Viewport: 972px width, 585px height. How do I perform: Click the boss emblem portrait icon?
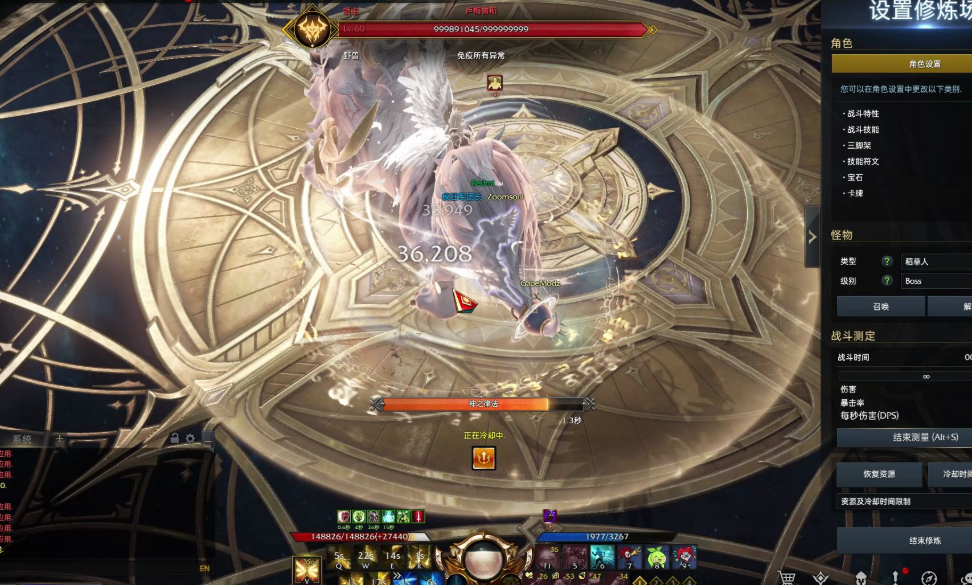pos(309,29)
